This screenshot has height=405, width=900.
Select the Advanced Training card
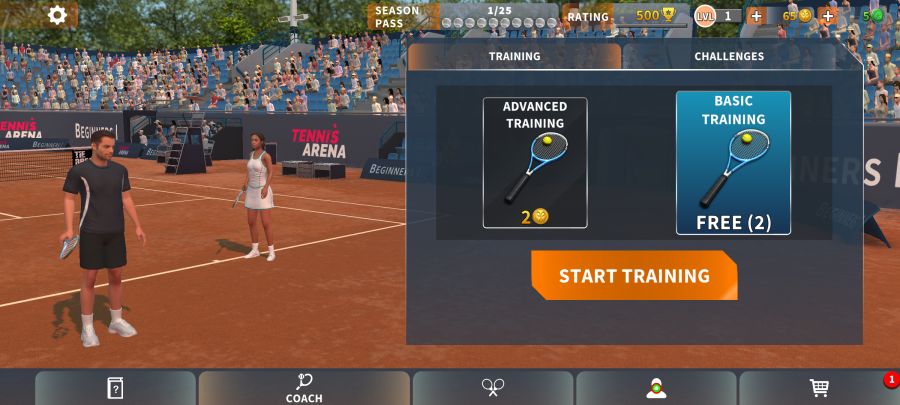pos(535,162)
